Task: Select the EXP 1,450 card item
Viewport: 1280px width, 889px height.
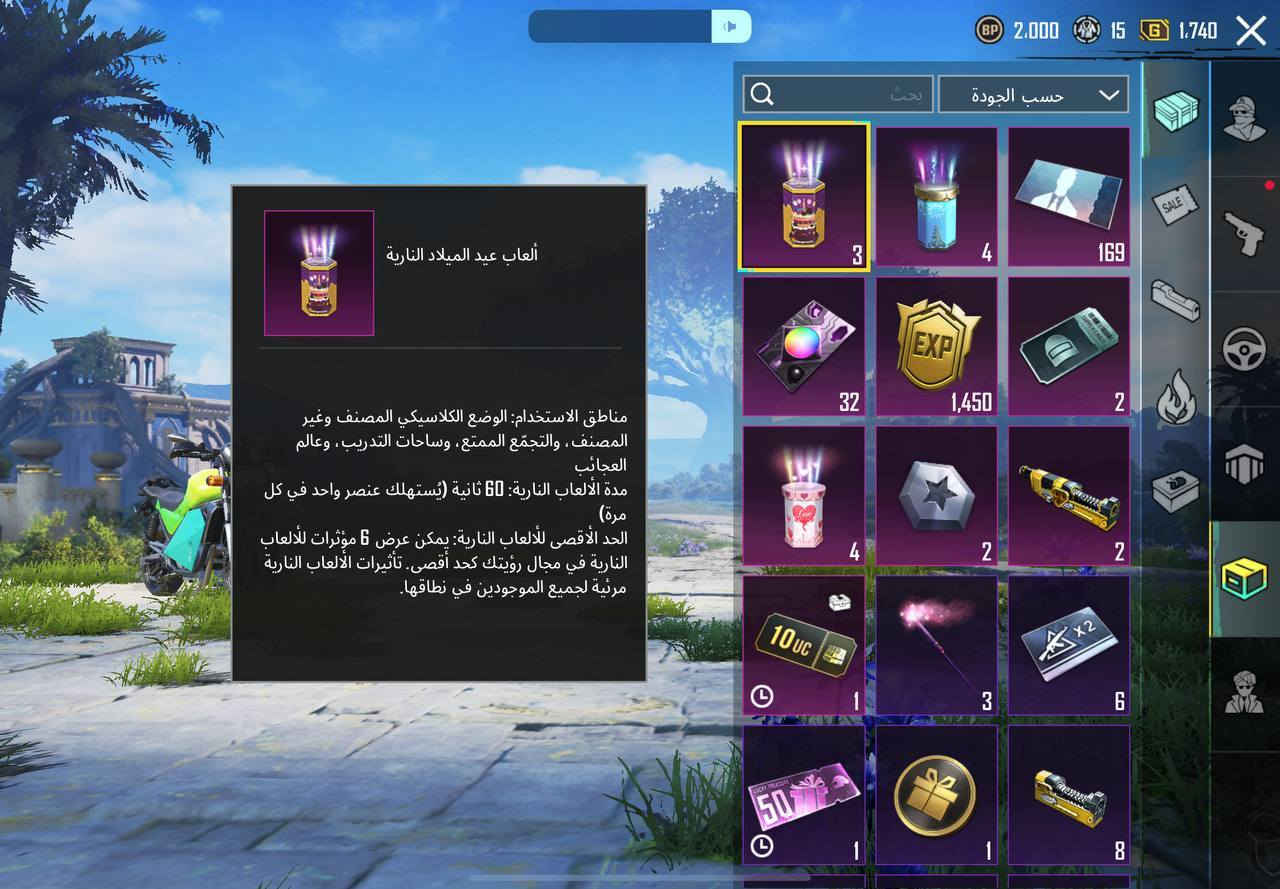Action: [x=936, y=348]
